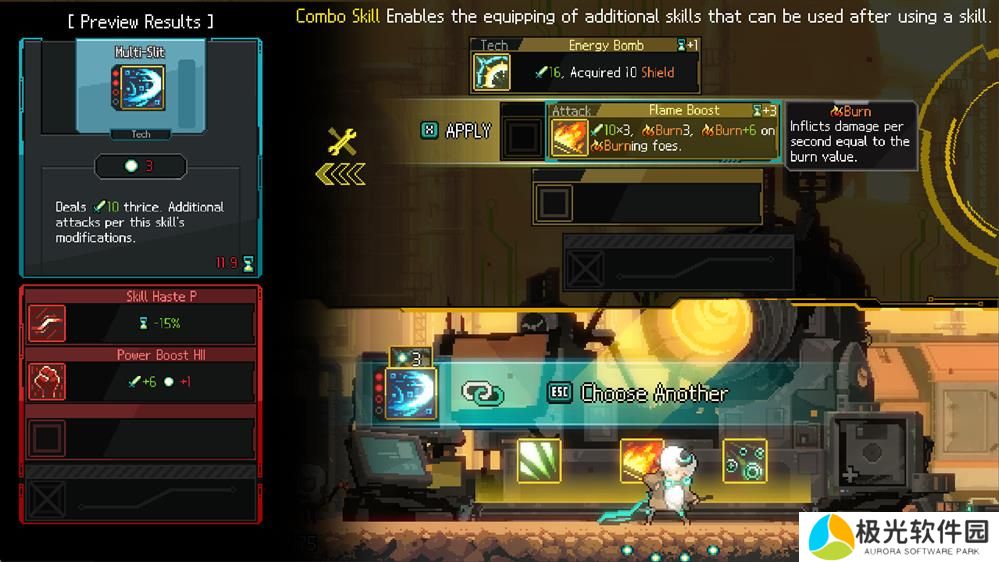This screenshot has height=562, width=999.
Task: Select the Power Boost HII modification
Action: click(140, 375)
